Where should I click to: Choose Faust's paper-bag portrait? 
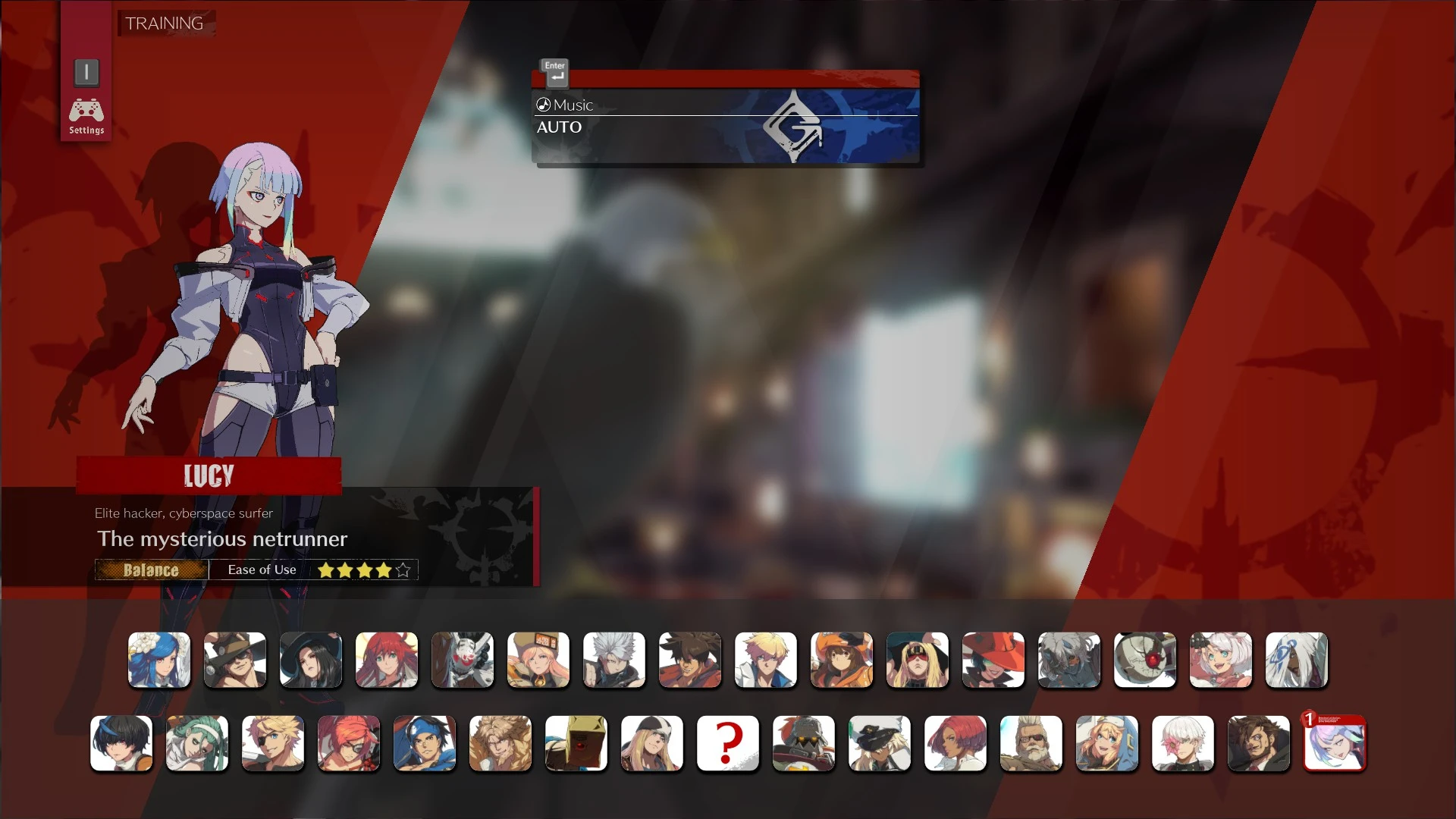pos(576,744)
